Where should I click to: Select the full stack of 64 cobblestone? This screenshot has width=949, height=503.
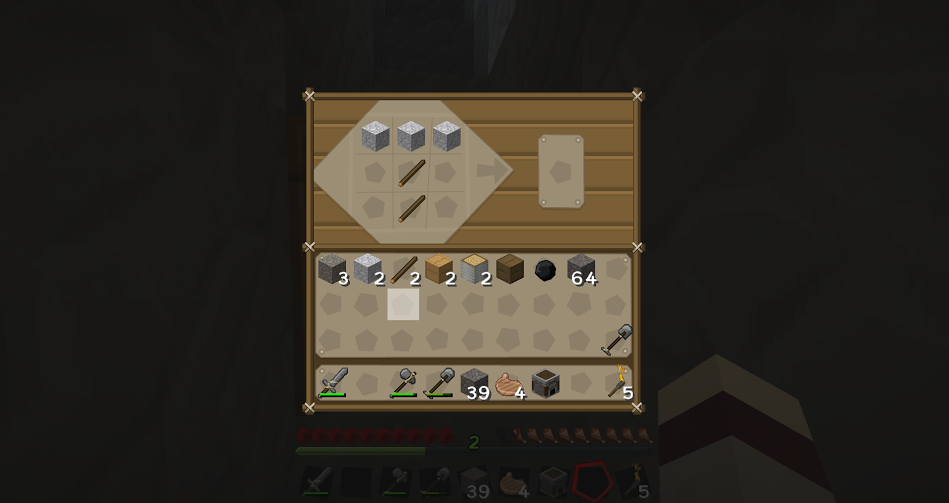(x=581, y=269)
